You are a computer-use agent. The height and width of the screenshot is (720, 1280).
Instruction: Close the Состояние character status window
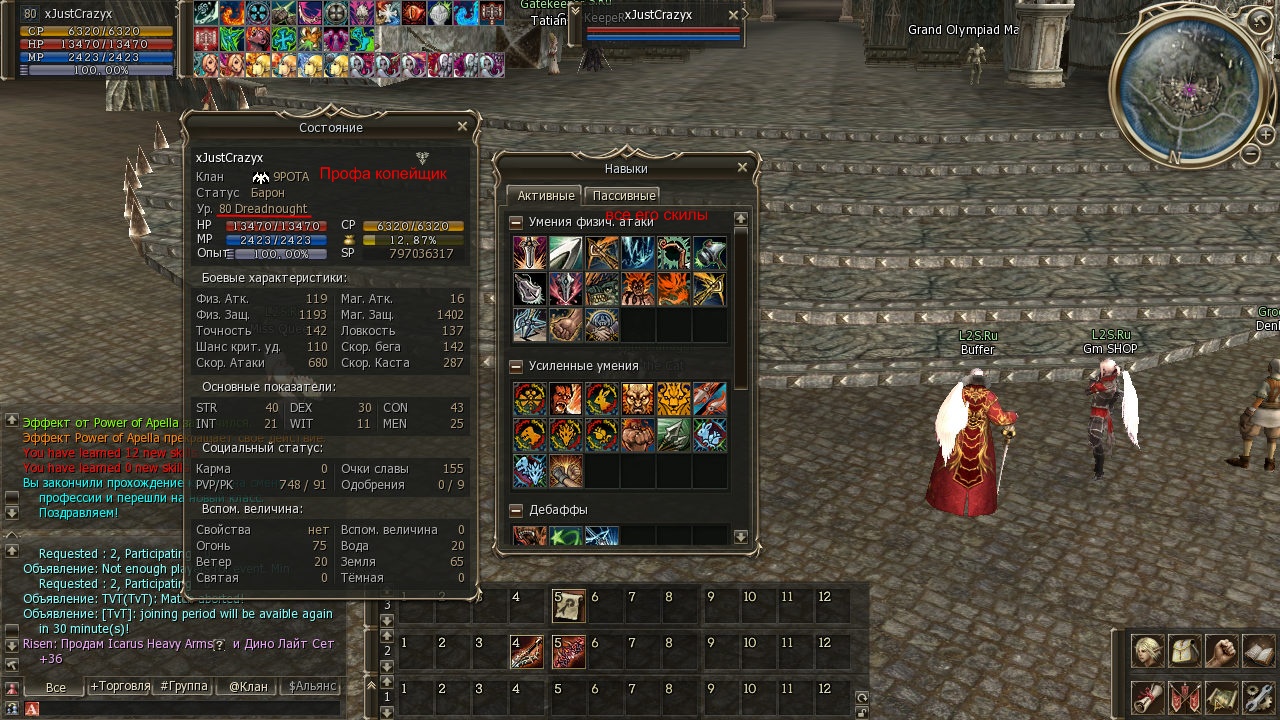click(x=462, y=127)
